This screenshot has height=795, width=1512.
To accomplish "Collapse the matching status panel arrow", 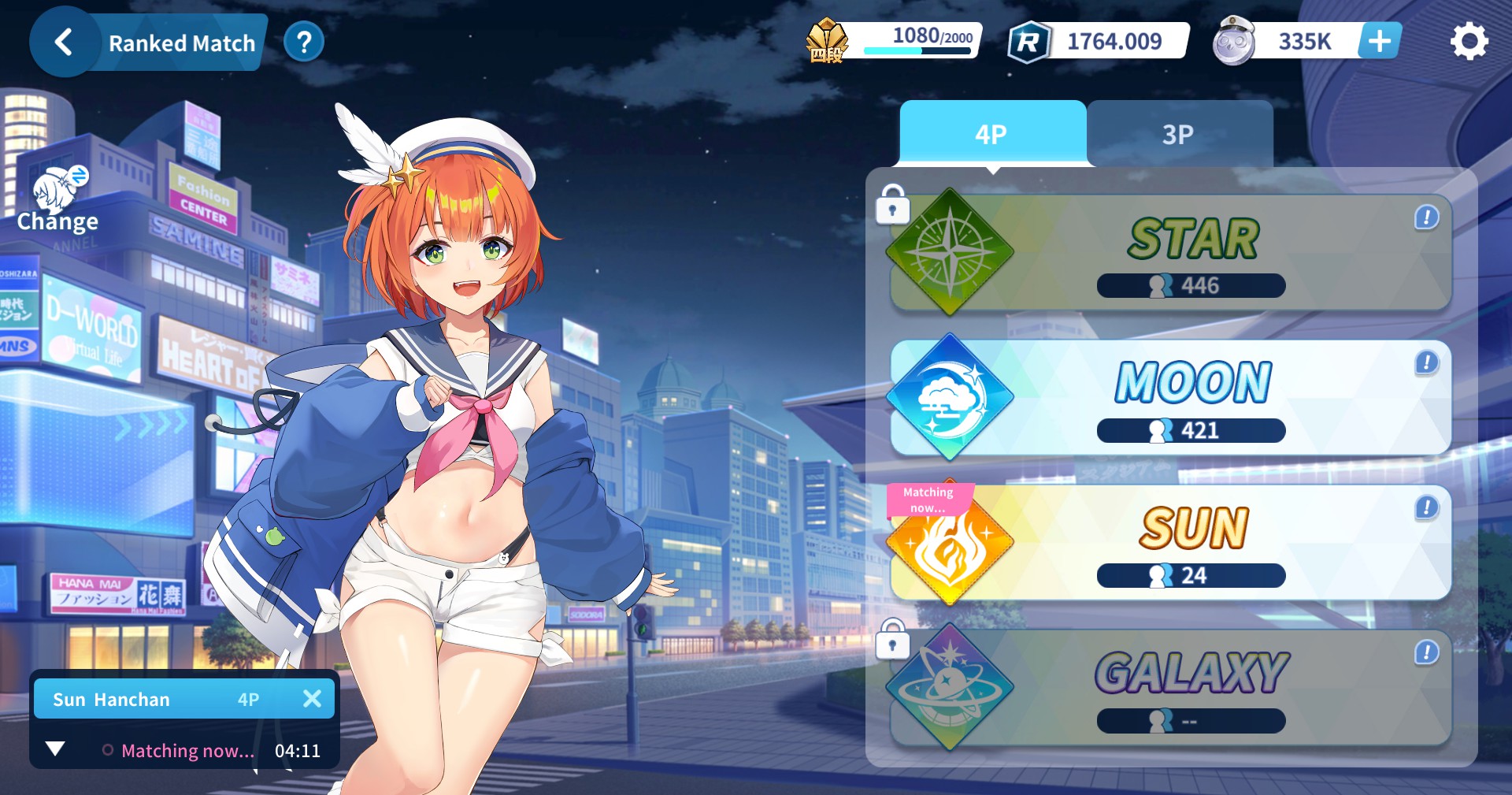I will pos(55,749).
